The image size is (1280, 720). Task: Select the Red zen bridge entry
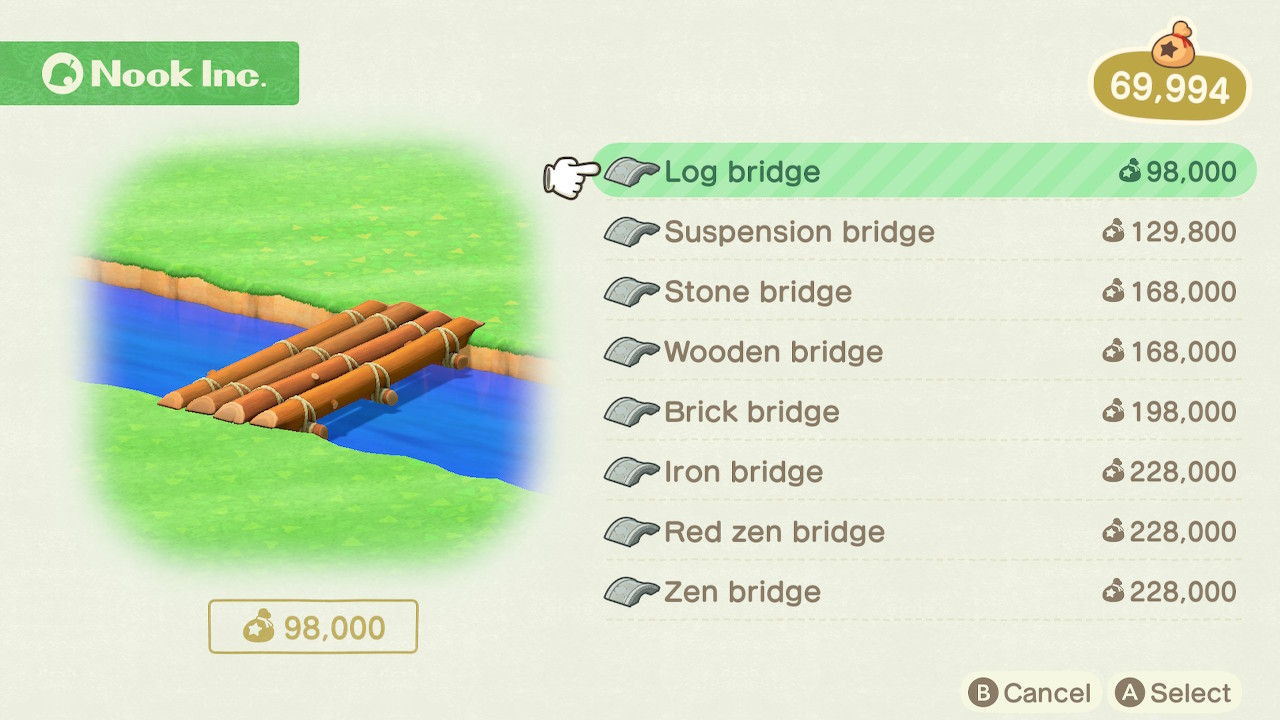775,532
